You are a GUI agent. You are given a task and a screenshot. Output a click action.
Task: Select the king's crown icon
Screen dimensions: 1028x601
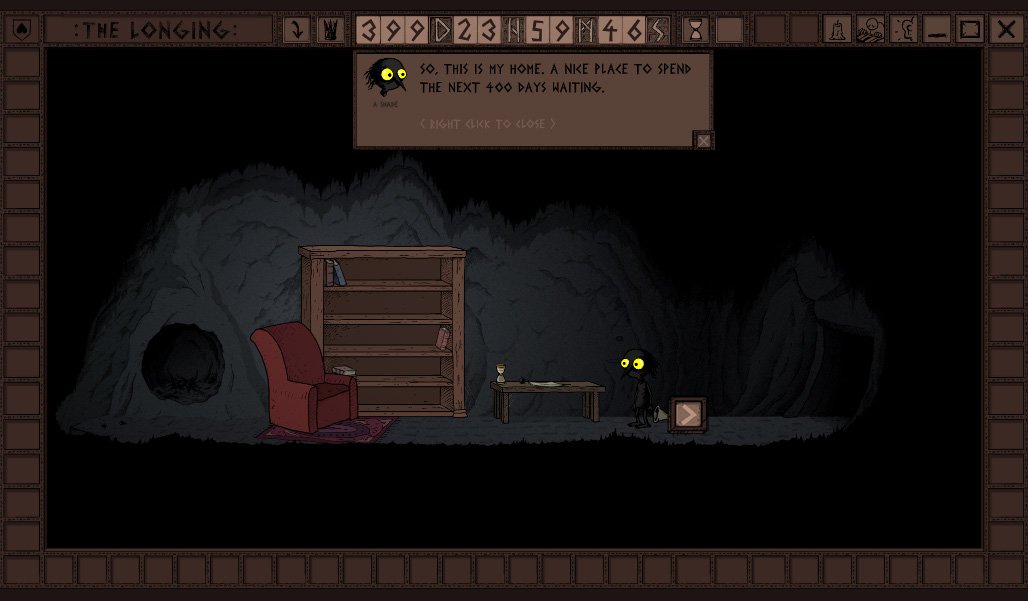330,30
